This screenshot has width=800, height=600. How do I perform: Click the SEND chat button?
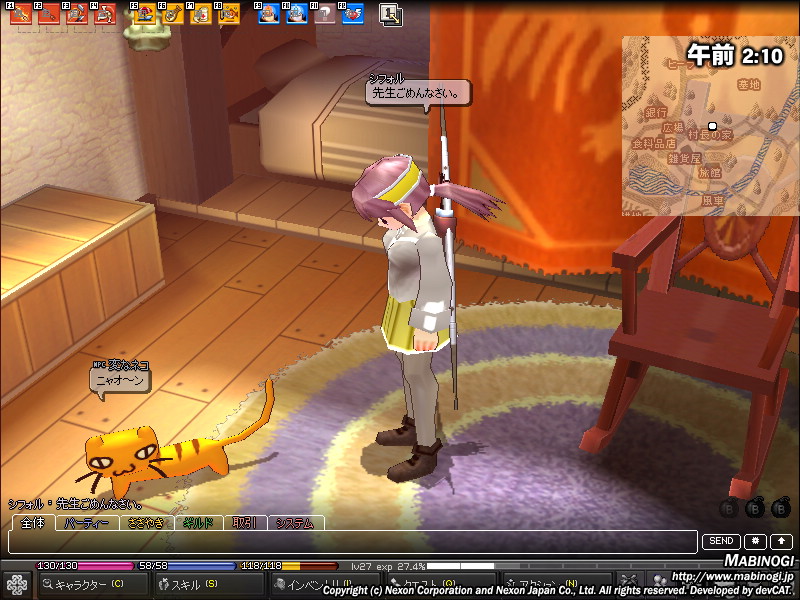(721, 541)
